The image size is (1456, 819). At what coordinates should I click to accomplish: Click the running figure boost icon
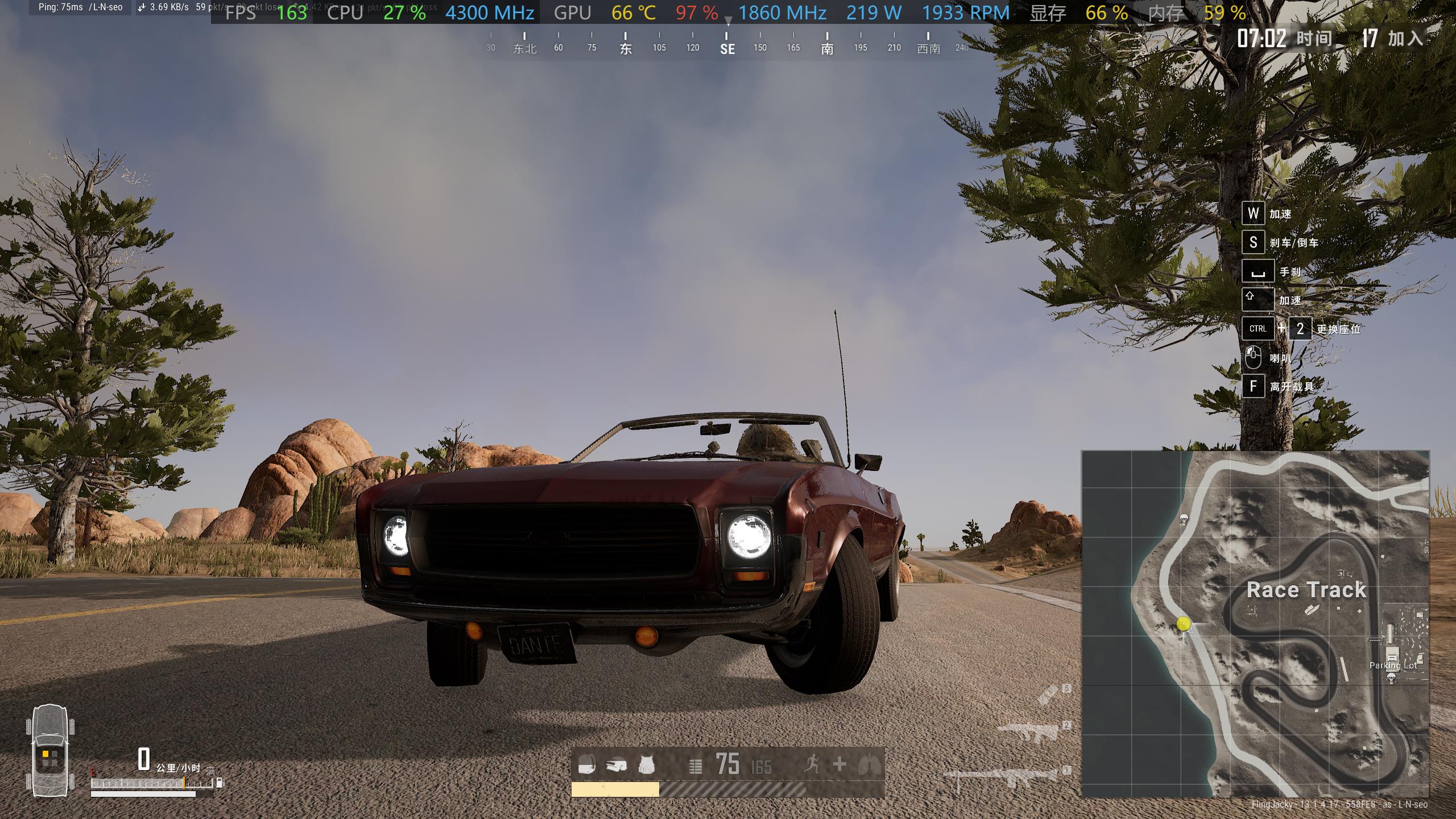point(812,764)
